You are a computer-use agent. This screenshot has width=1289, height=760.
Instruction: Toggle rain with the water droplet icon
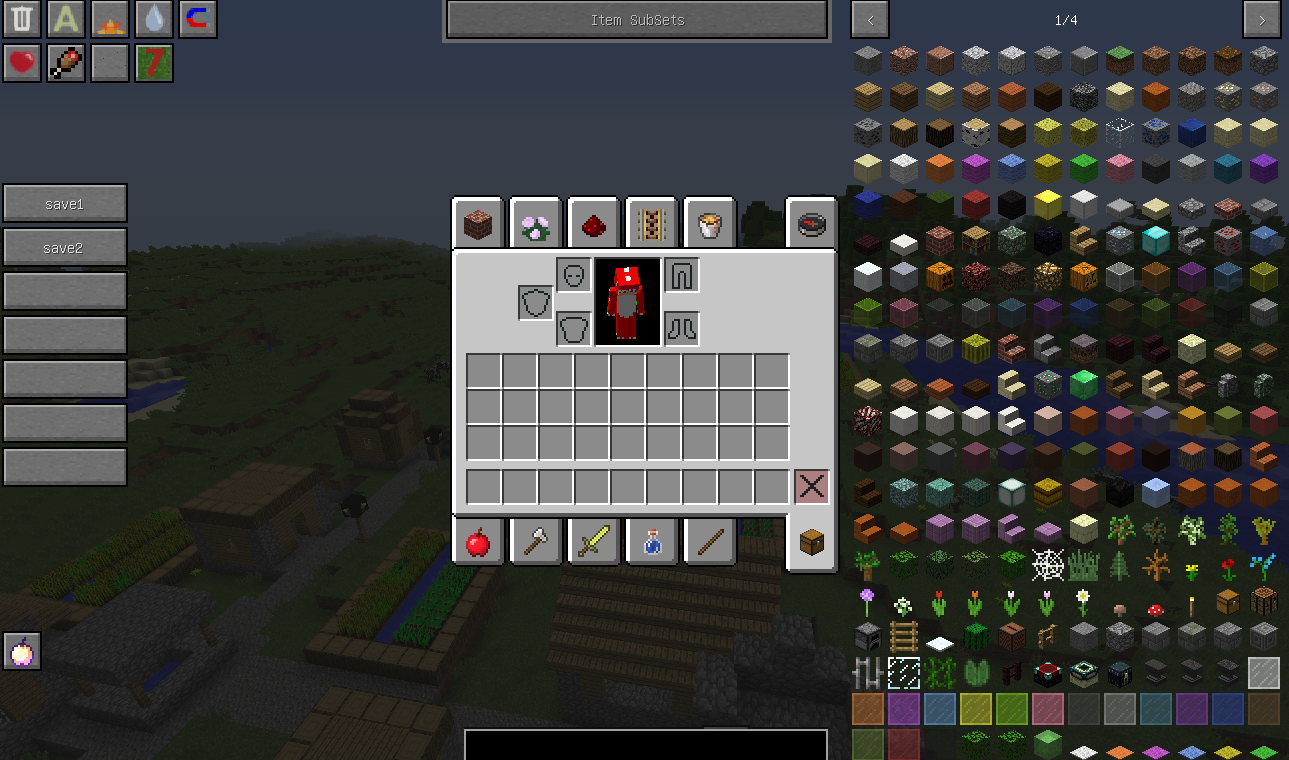click(153, 19)
